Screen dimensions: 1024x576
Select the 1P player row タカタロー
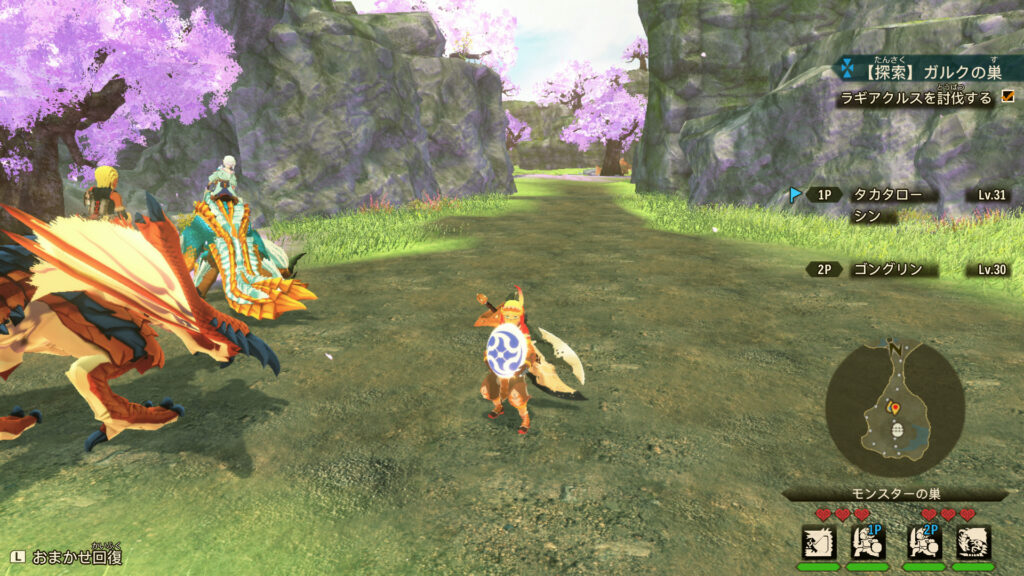(x=893, y=195)
